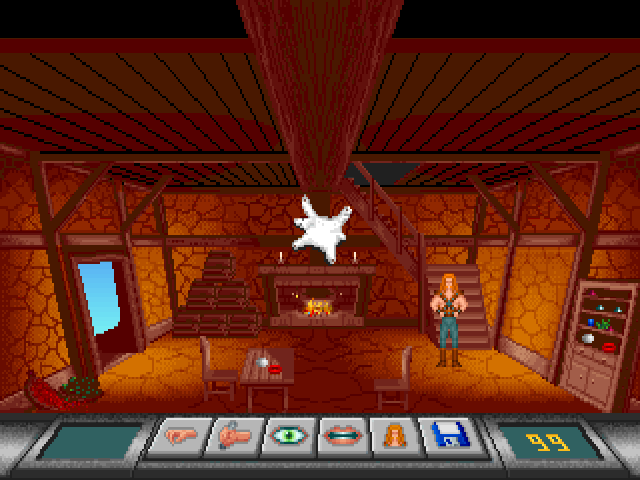Select the pointing hand action icon
640x480 pixels.
click(x=181, y=438)
